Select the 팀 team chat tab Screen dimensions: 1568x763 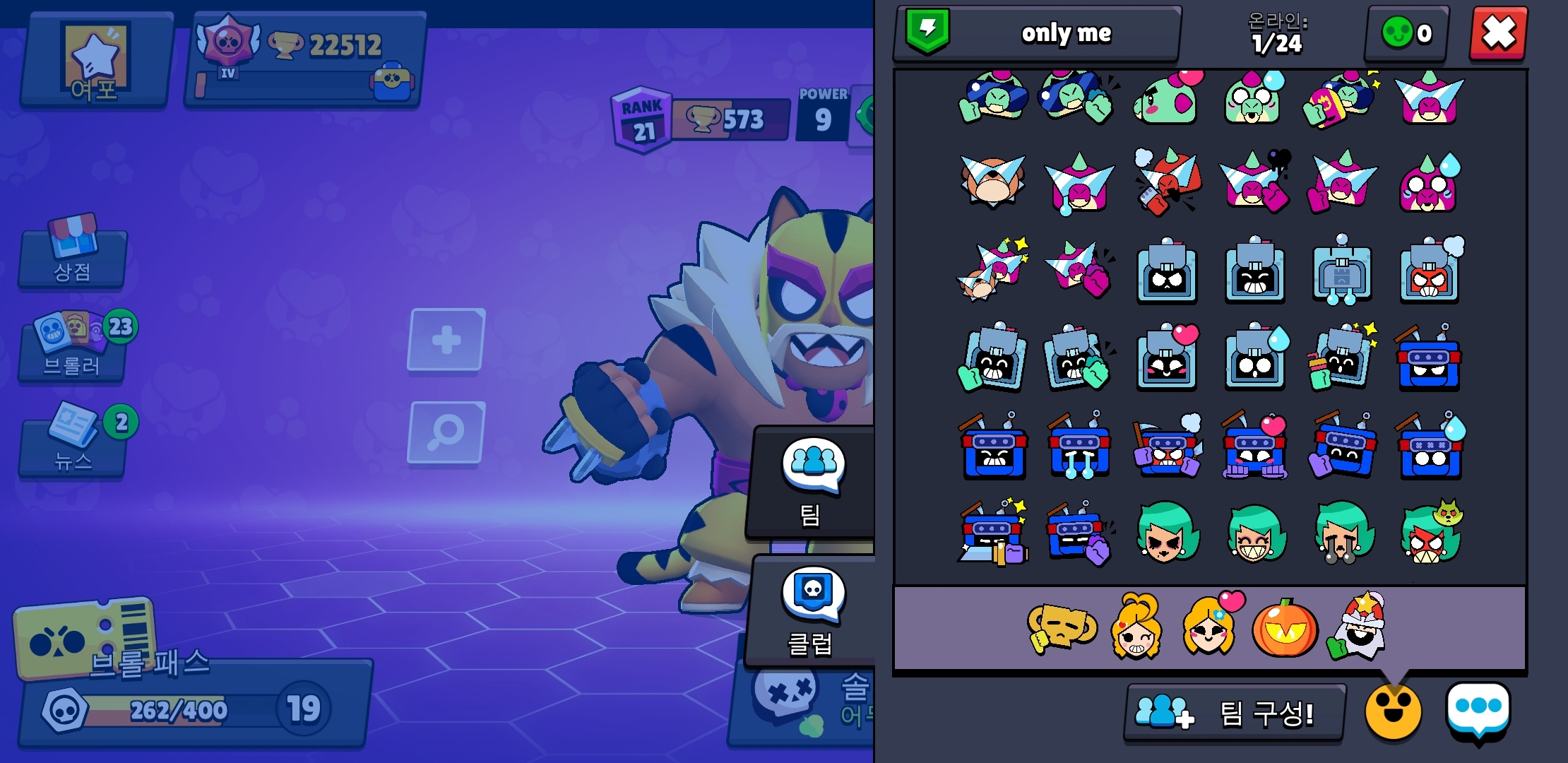[812, 482]
